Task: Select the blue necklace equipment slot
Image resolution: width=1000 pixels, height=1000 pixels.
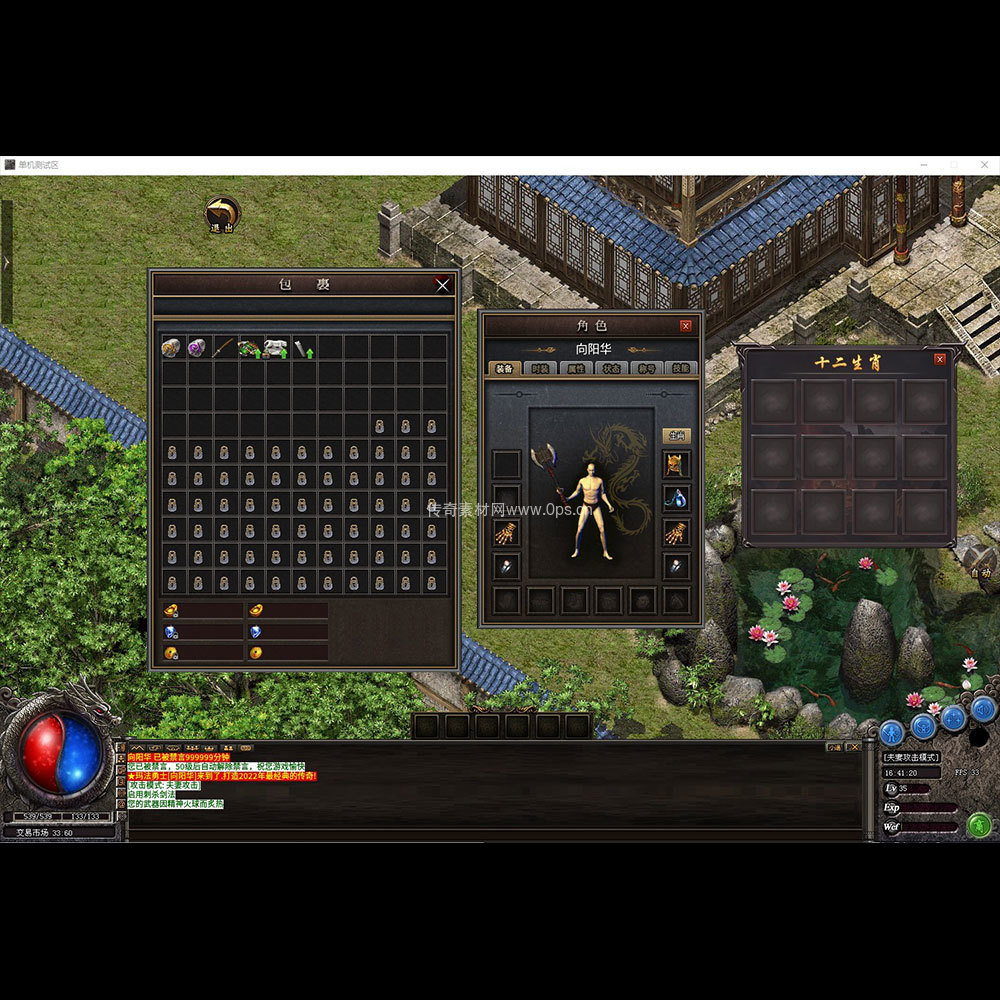Action: tap(676, 498)
